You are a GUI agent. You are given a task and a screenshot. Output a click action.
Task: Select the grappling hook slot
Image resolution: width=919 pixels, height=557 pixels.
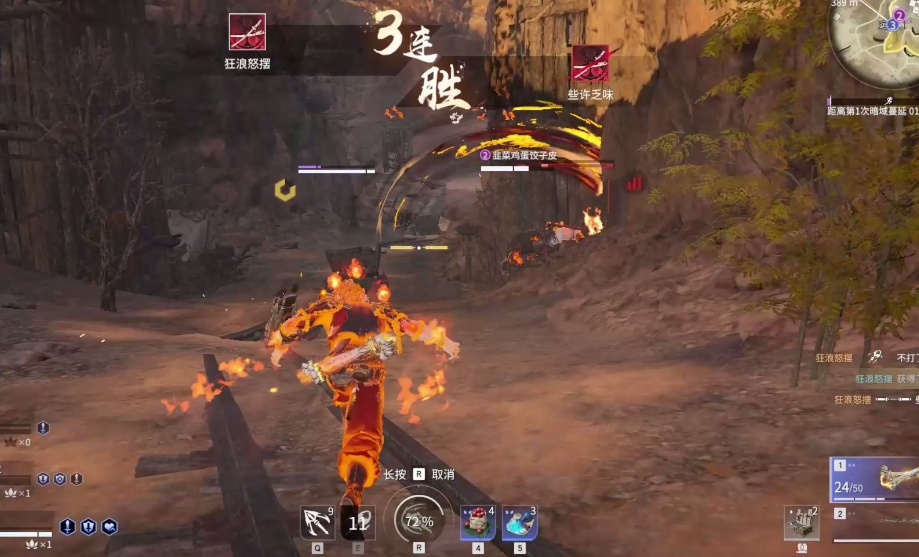tap(318, 522)
